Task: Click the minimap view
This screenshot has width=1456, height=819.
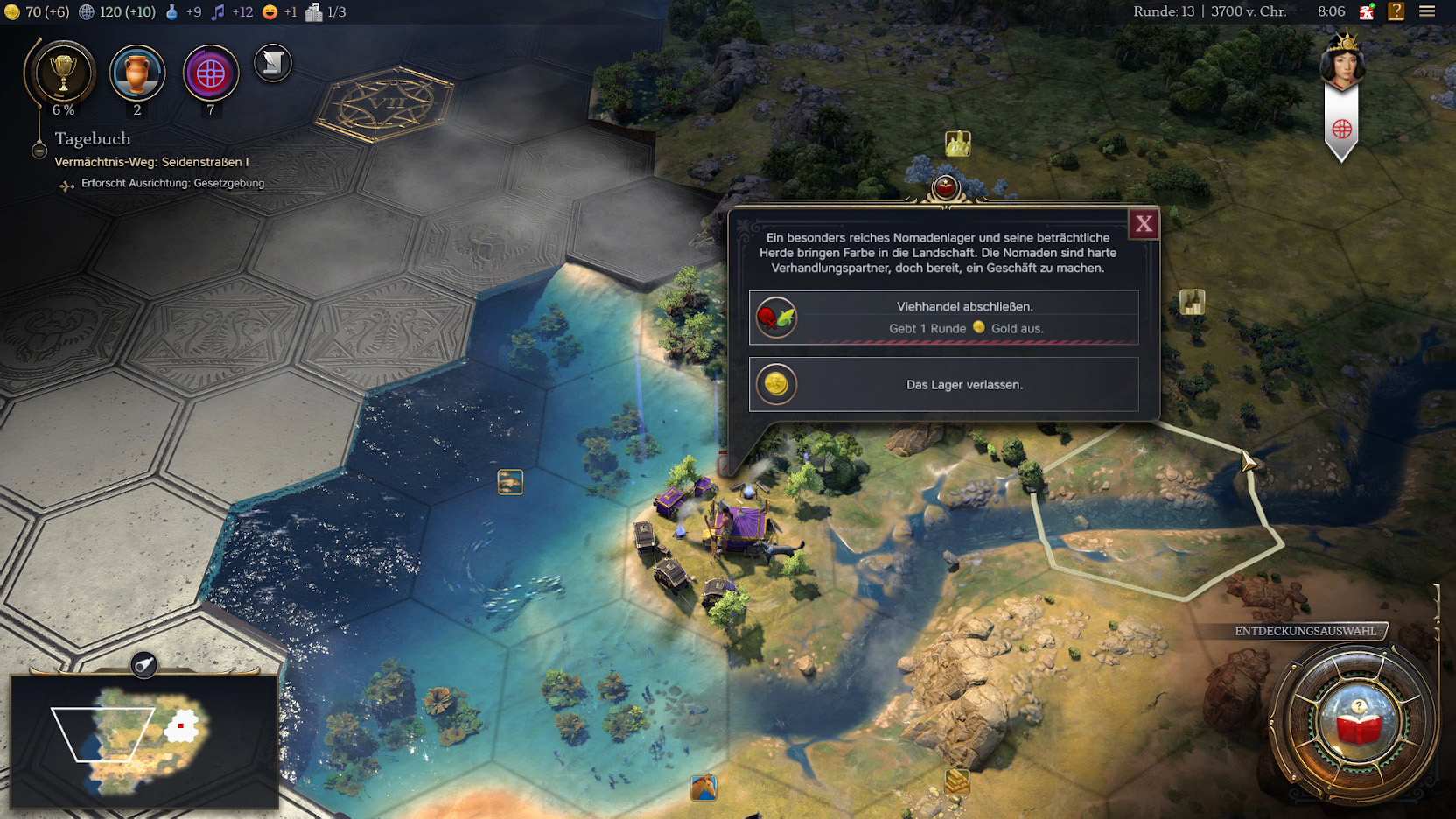Action: pos(144,741)
